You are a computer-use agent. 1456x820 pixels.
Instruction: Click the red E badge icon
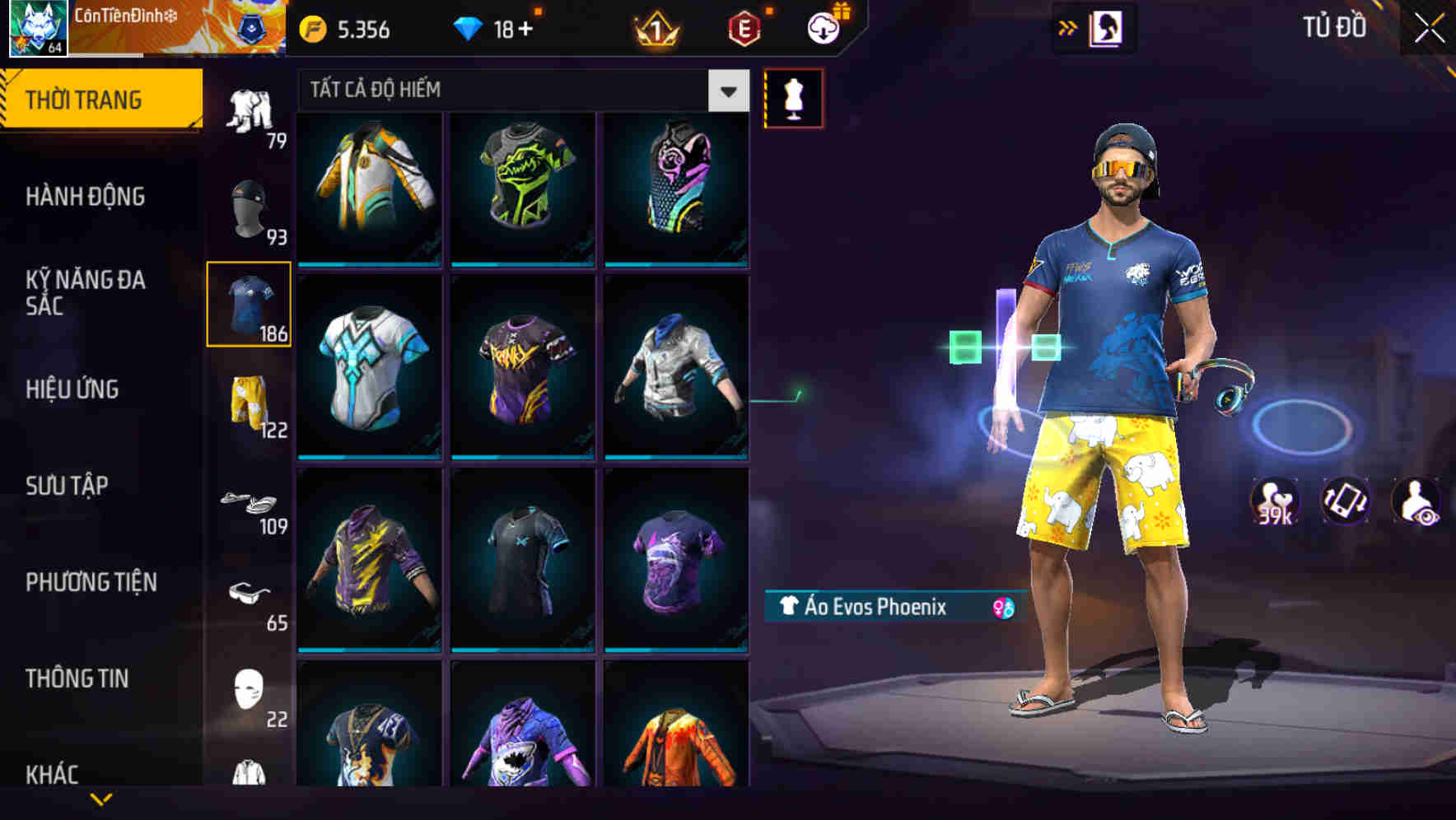[740, 29]
